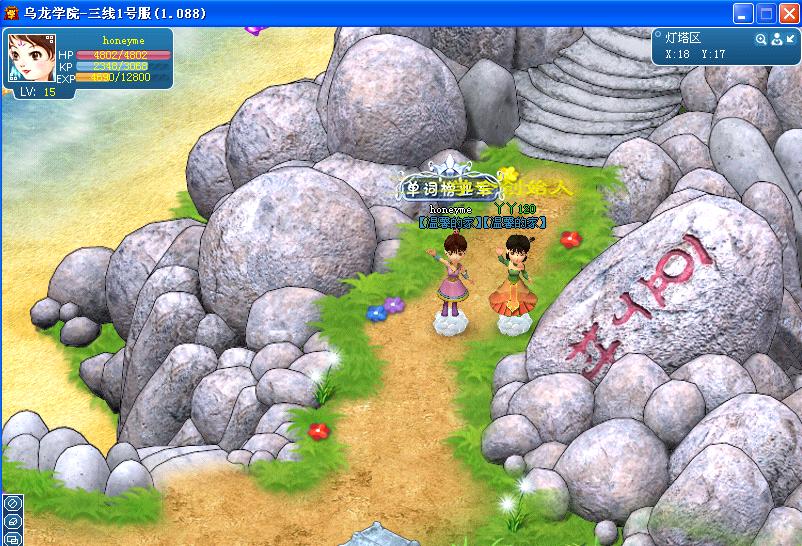Open the overlapping-windows icon in the toolbar
802x546 pixels.
coord(12,538)
